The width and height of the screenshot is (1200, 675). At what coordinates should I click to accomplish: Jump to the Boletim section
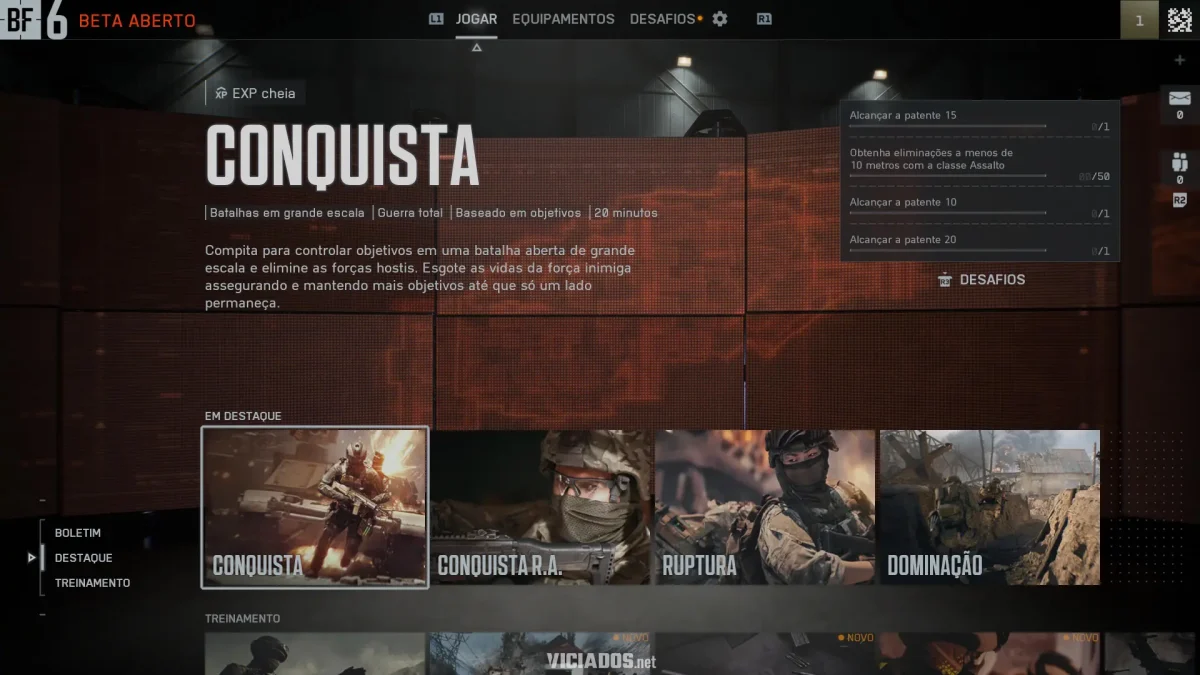[x=78, y=533]
